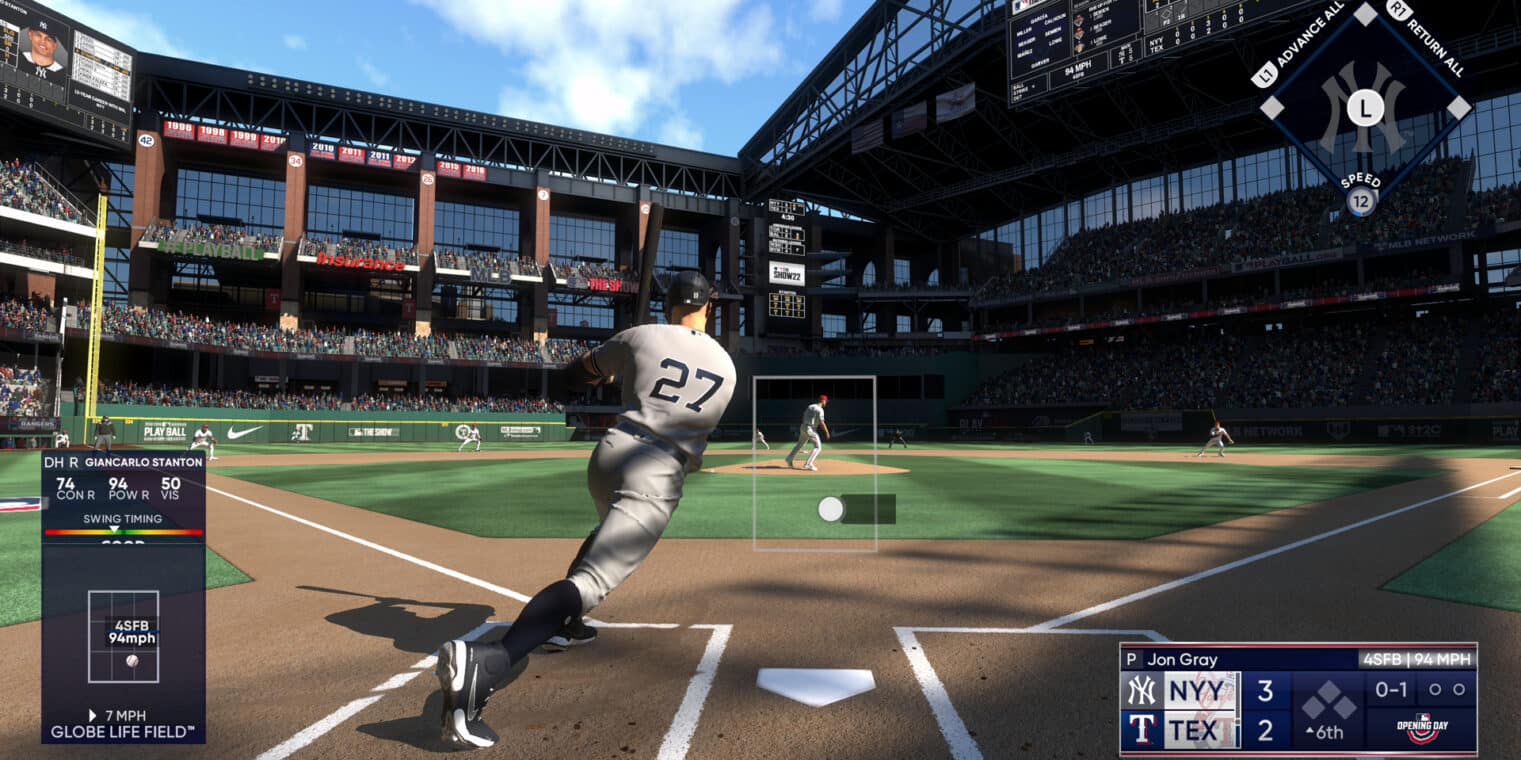Select third base on the baserunner diamond
The image size is (1521, 760).
(1271, 107)
